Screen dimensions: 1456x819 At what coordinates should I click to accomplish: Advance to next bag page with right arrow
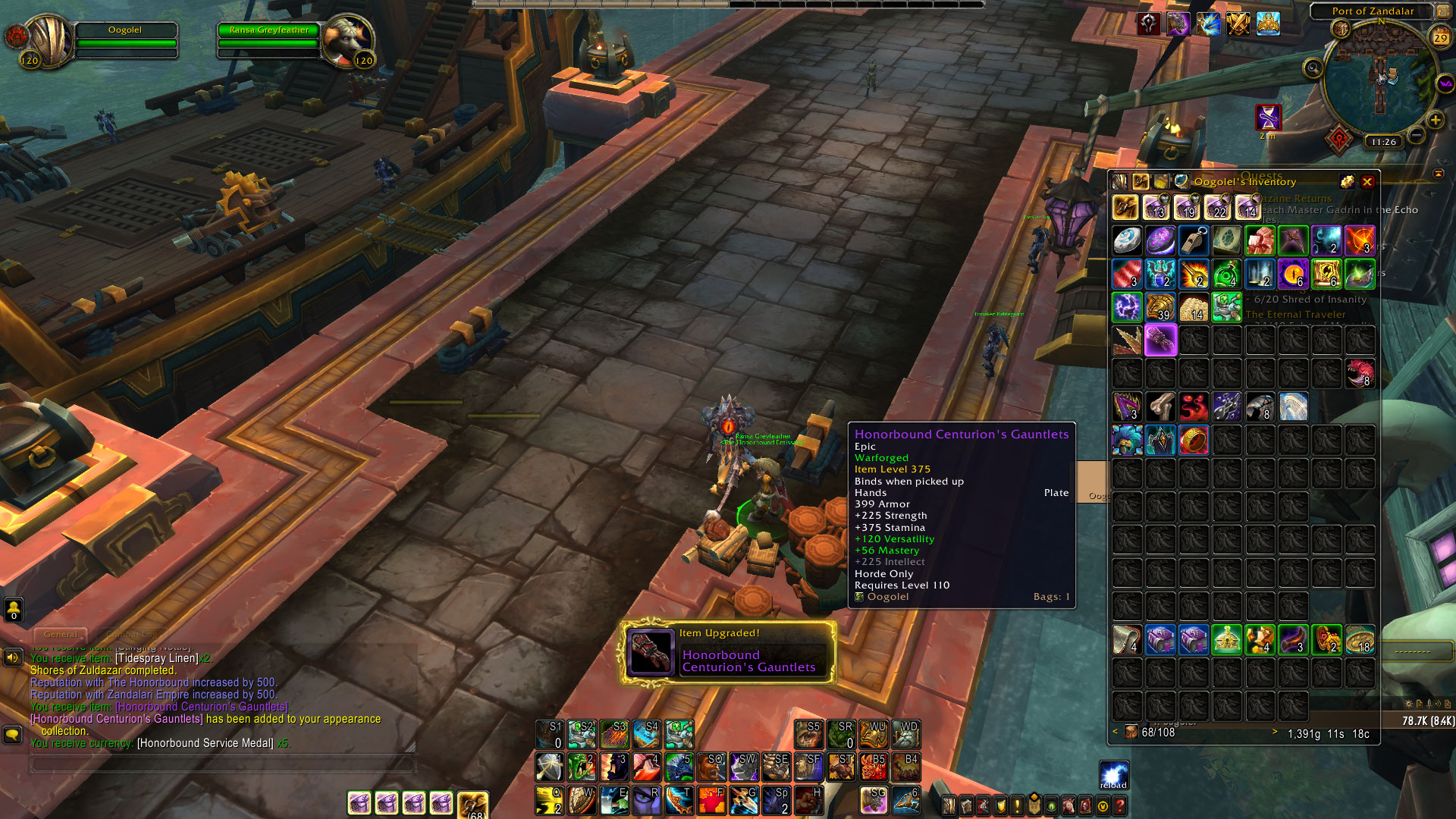point(1276,733)
